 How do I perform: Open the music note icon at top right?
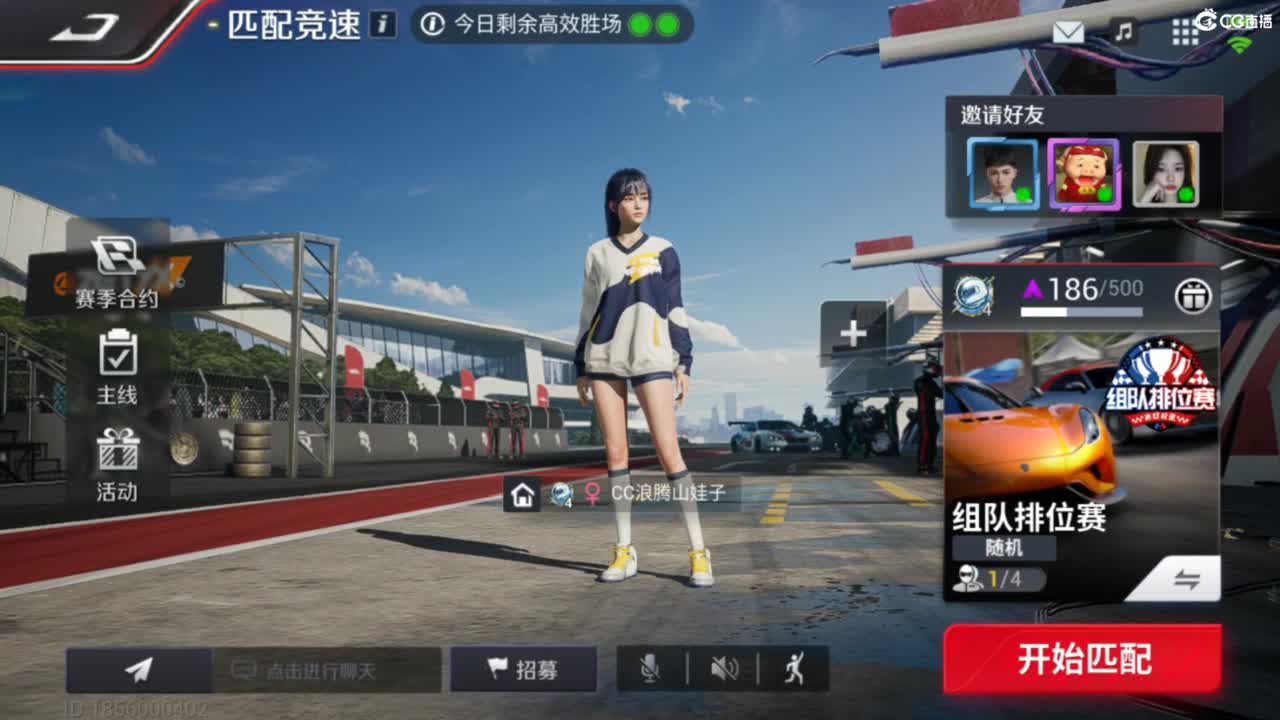1123,32
